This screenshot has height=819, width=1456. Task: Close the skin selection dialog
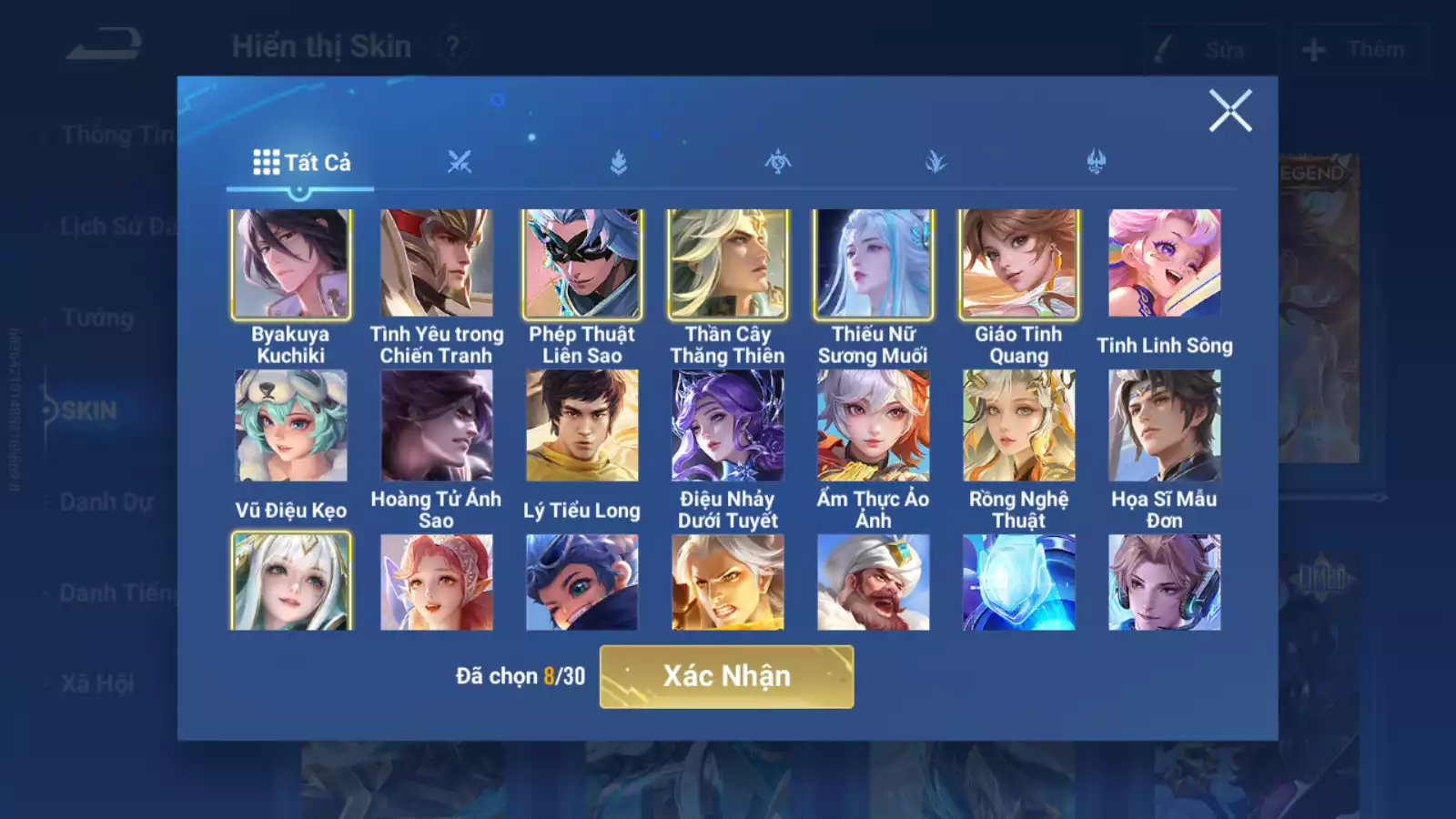coord(1232,111)
